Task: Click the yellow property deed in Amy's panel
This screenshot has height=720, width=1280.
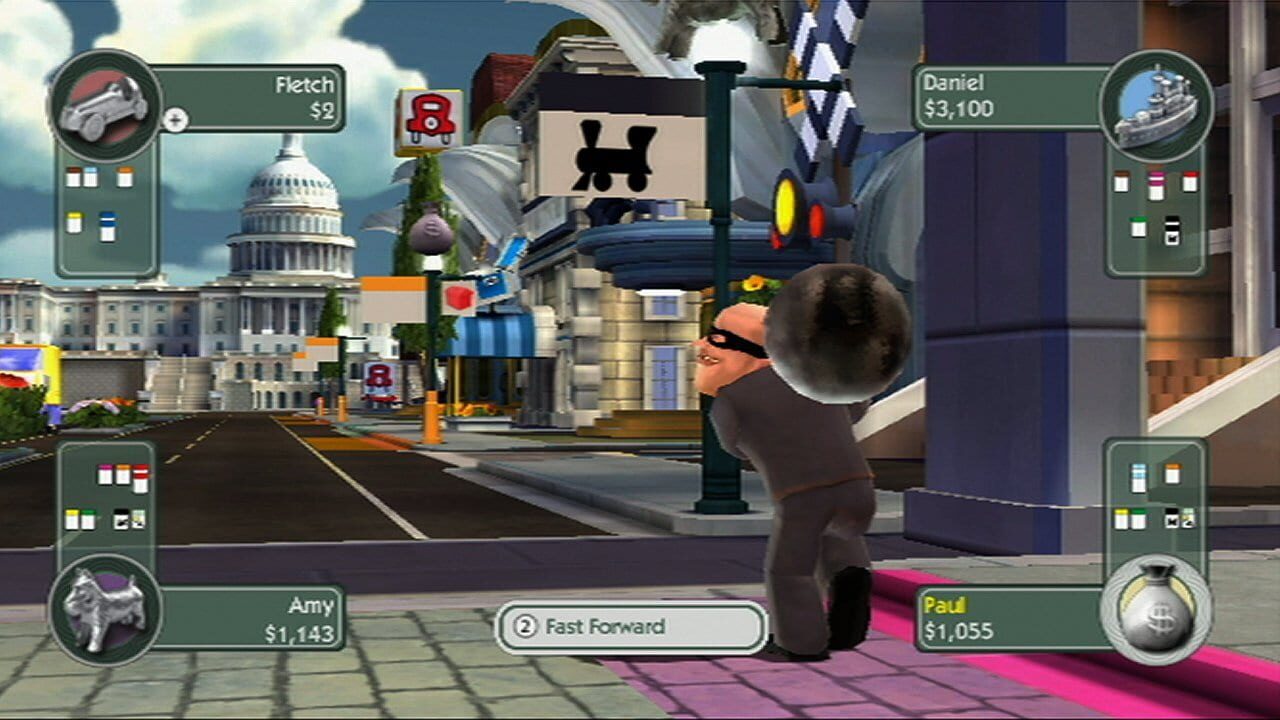Action: click(x=72, y=519)
